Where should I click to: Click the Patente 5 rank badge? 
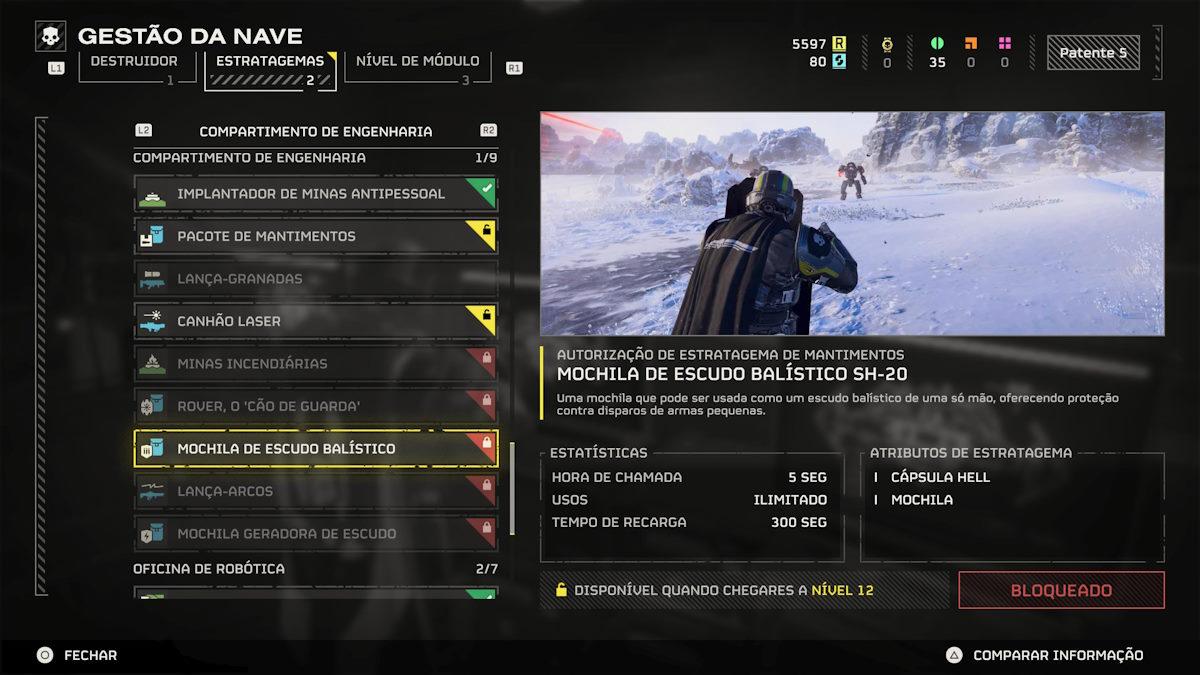[1093, 53]
